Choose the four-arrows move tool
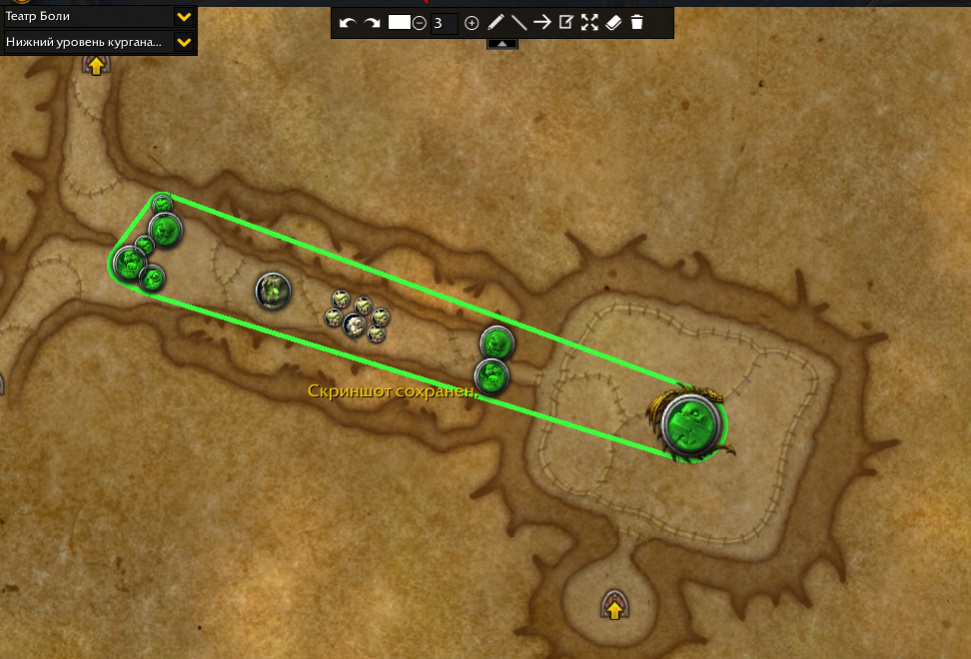971x659 pixels. (589, 22)
